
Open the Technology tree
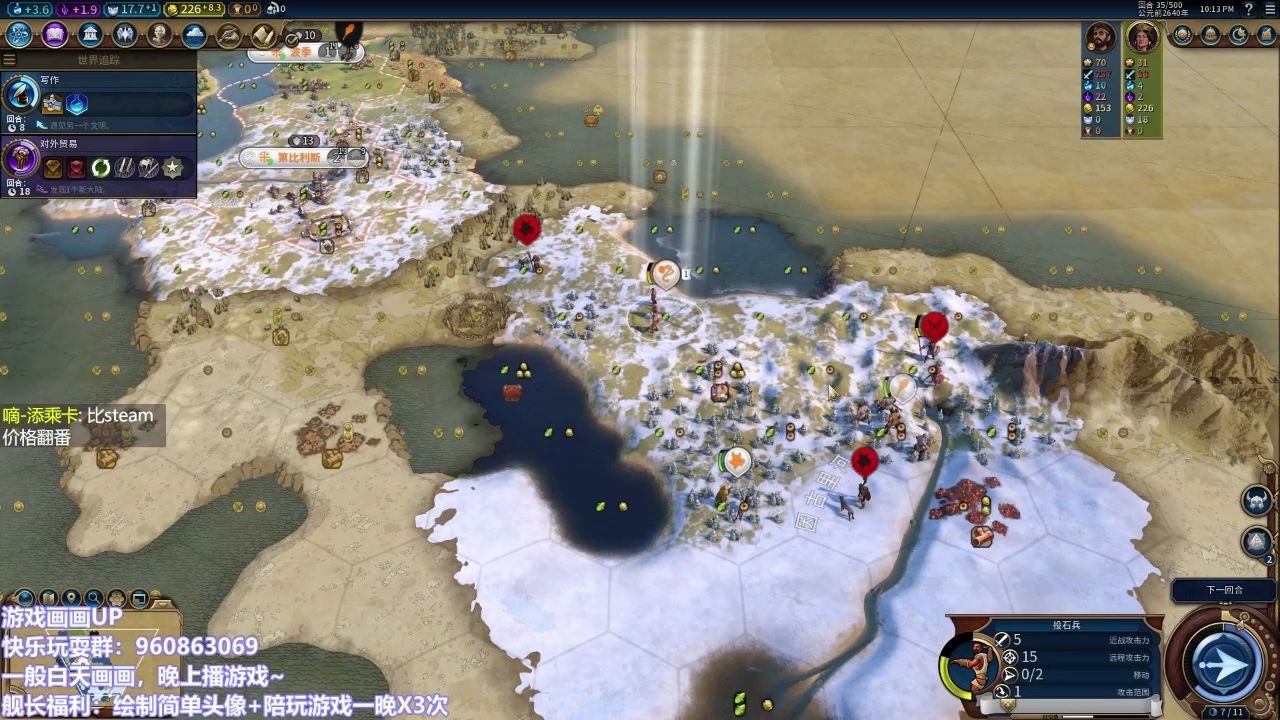[18, 34]
